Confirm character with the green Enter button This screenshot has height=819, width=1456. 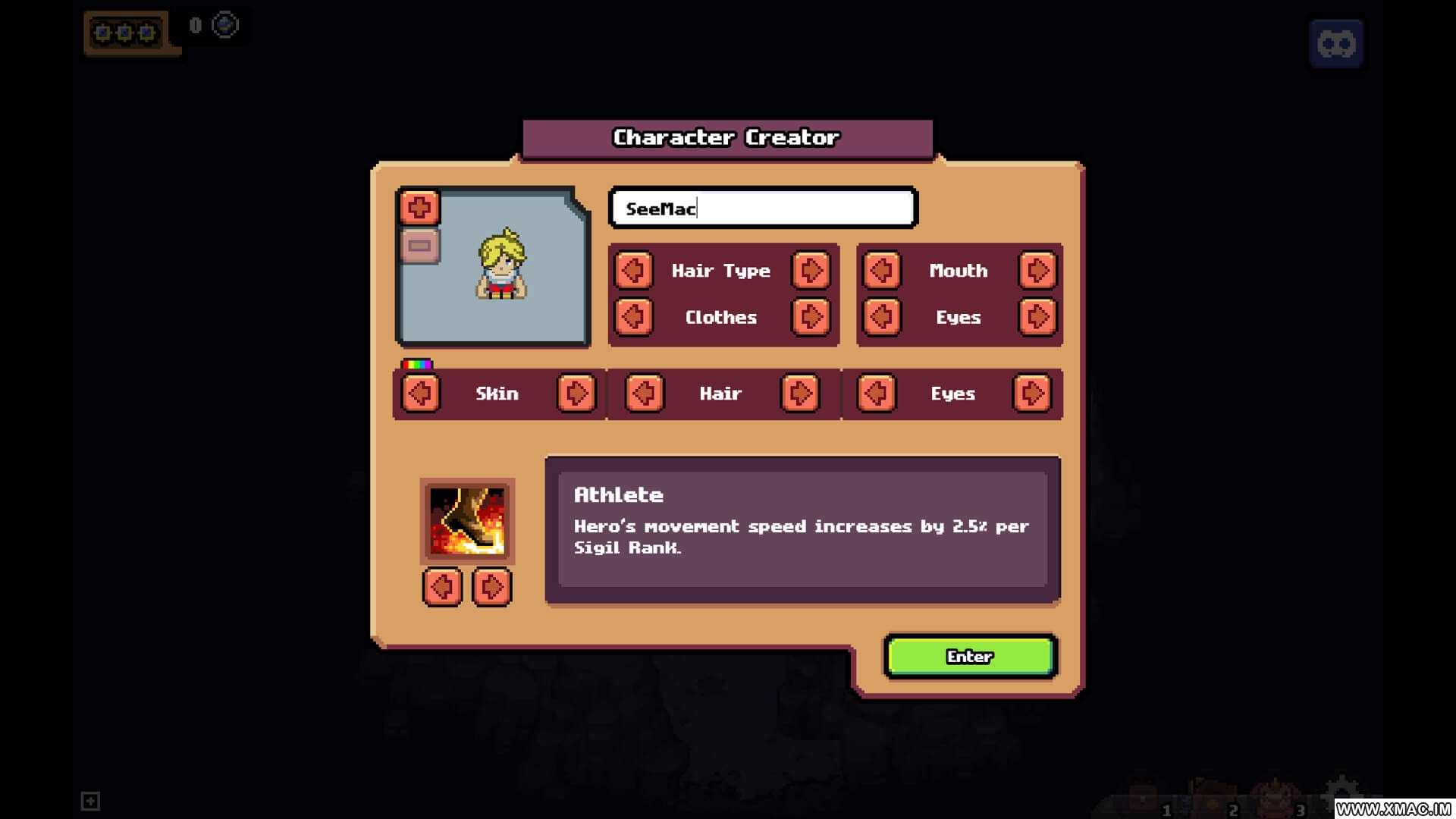(x=970, y=657)
